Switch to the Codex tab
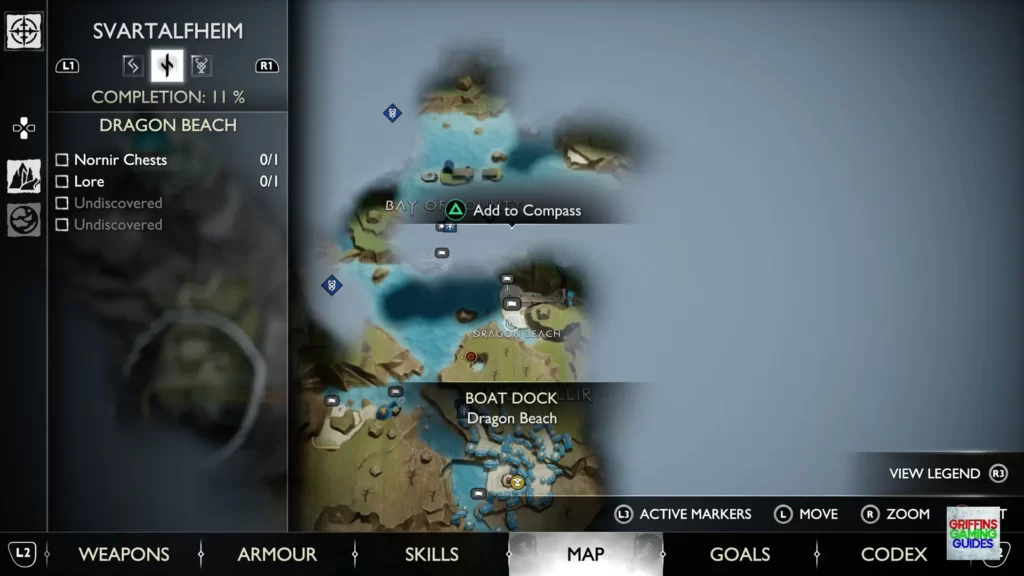The image size is (1024, 576). coord(894,554)
